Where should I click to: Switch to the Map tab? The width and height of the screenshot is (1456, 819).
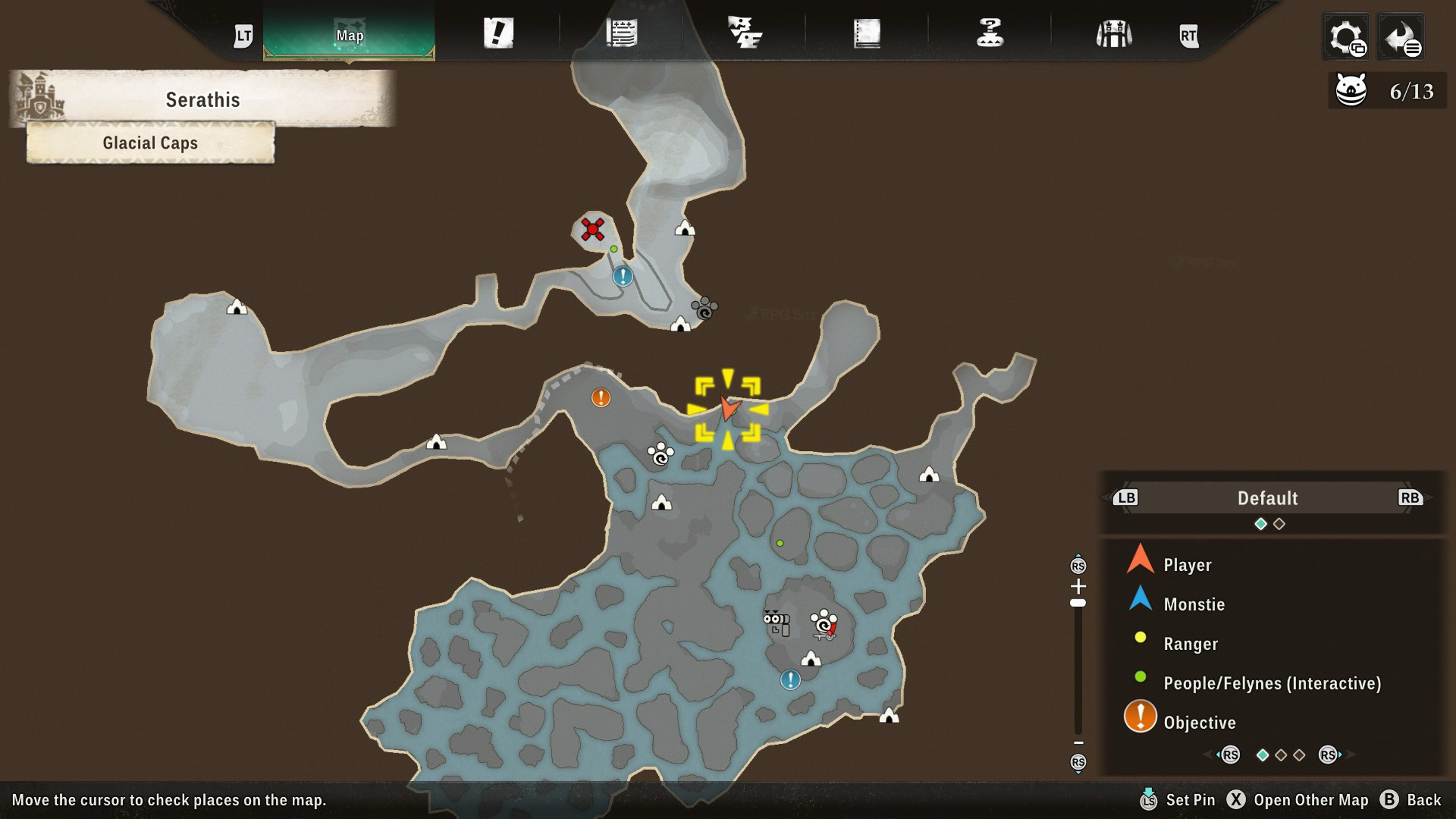pos(349,35)
